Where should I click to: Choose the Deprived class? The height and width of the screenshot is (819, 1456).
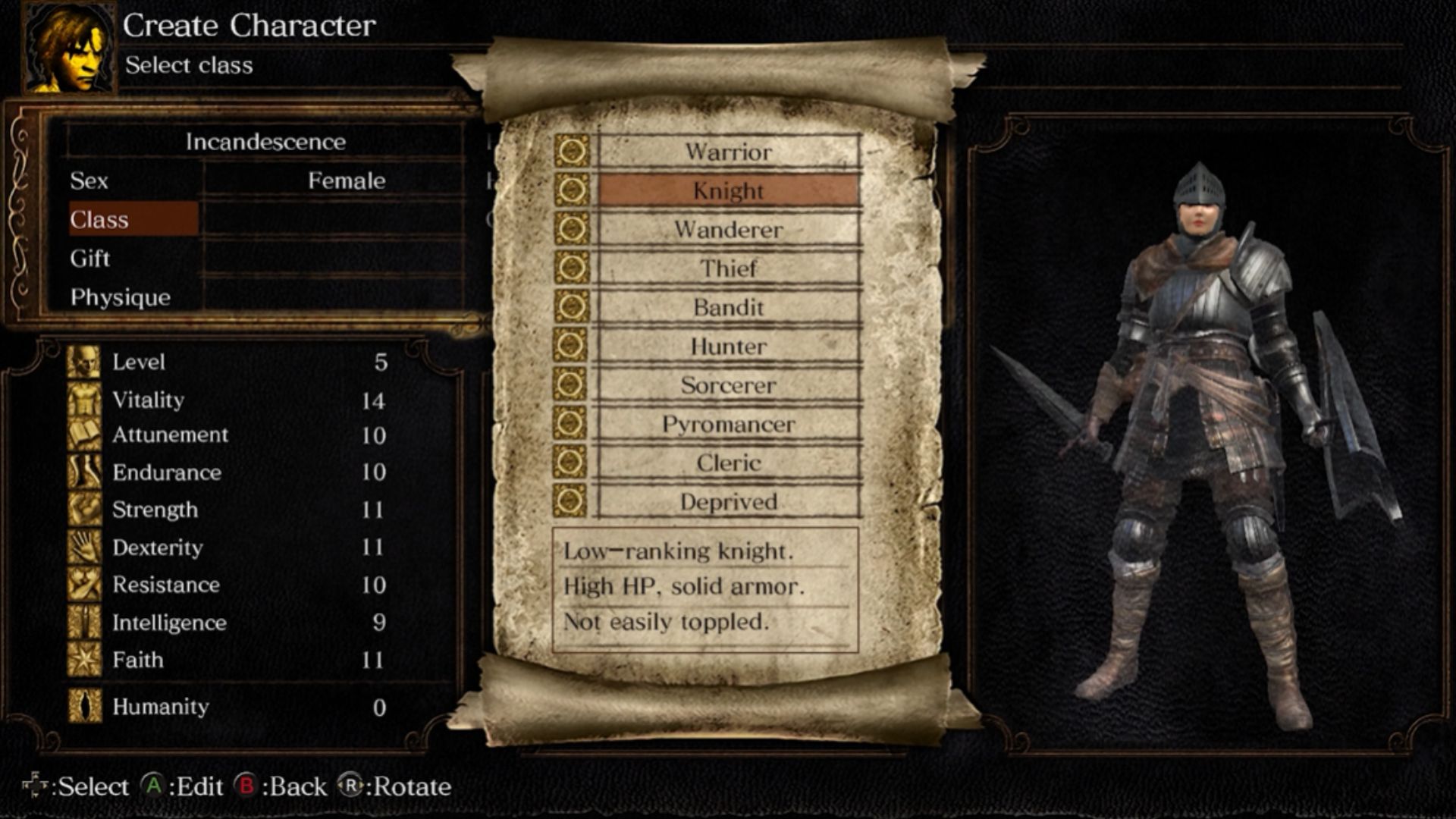728,502
